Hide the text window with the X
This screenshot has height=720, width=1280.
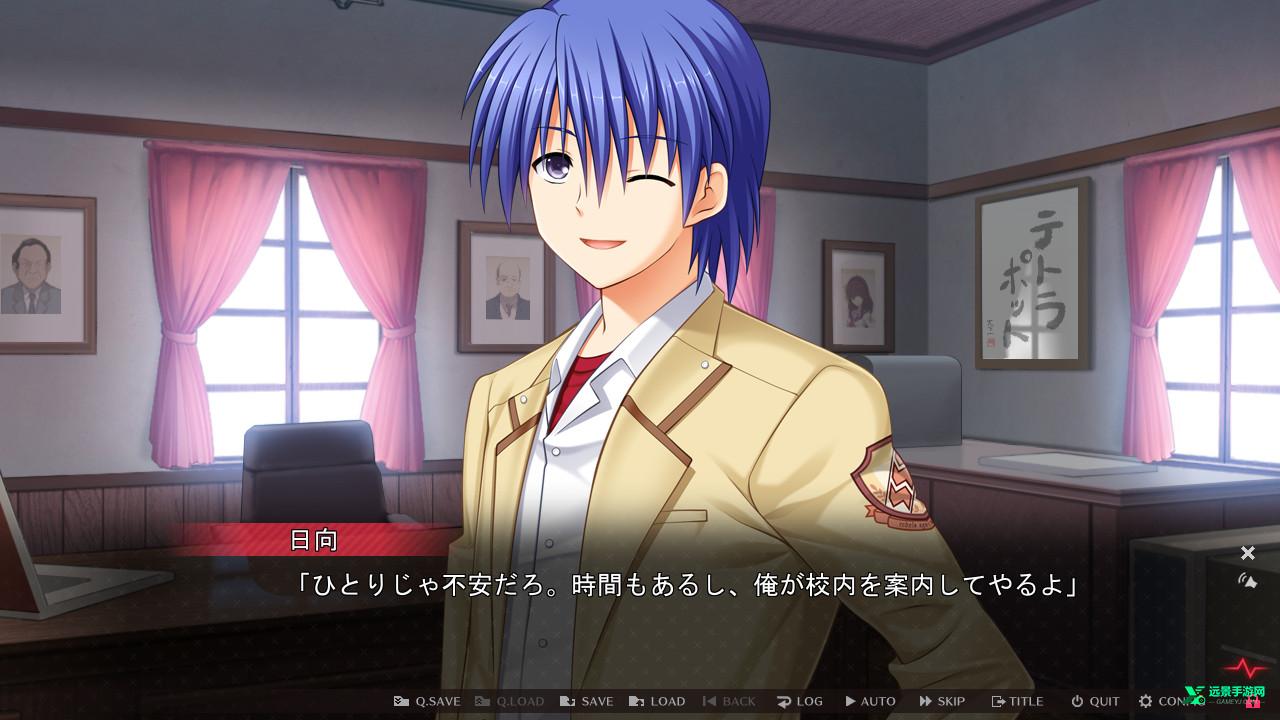(1248, 553)
